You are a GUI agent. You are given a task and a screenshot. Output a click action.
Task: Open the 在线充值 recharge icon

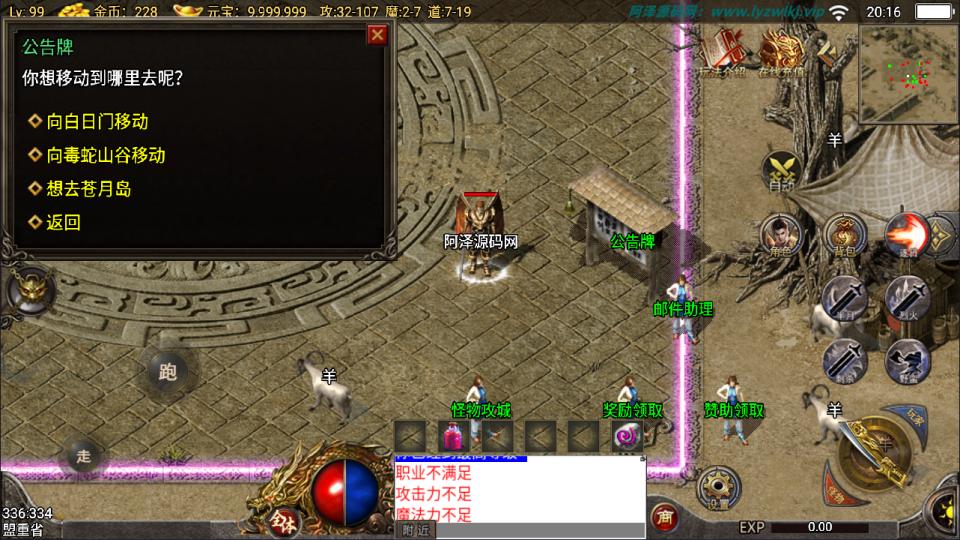coord(783,53)
